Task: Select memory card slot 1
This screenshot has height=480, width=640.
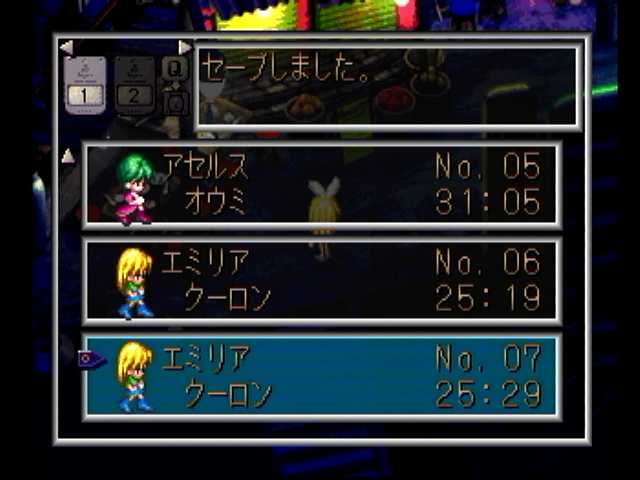Action: [x=85, y=84]
